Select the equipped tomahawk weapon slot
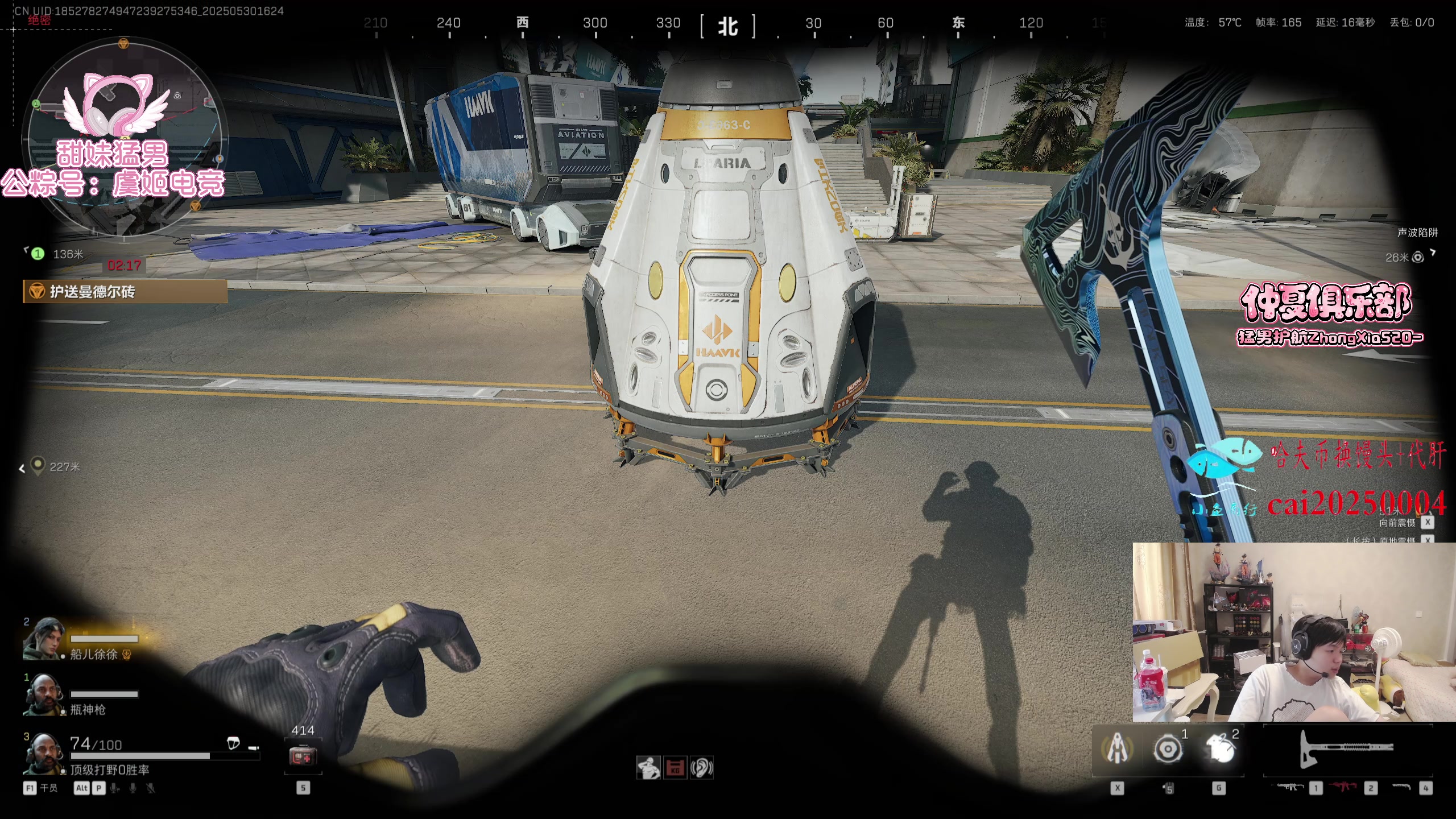 [1347, 748]
